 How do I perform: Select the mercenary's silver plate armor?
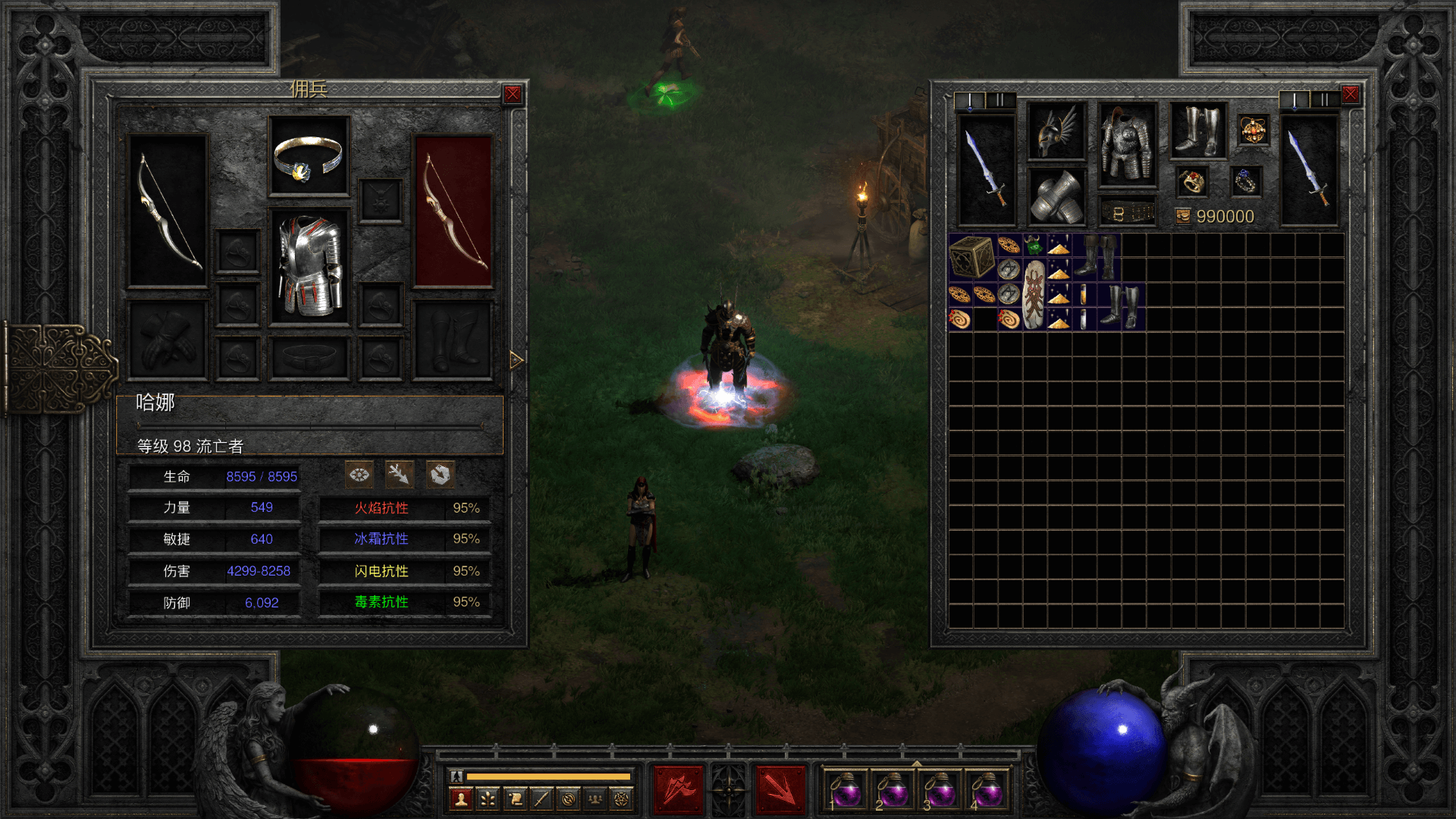pyautogui.click(x=309, y=265)
